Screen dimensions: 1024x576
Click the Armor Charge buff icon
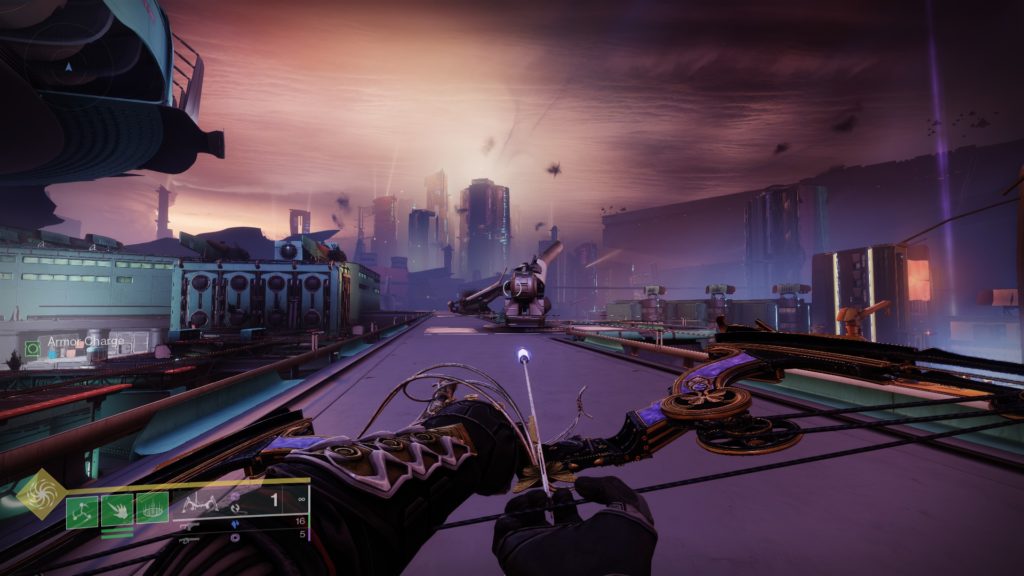pyautogui.click(x=32, y=348)
